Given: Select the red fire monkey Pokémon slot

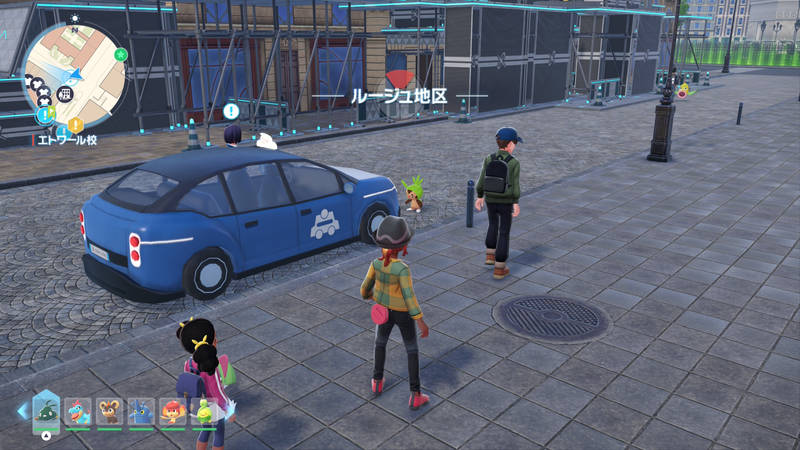Looking at the screenshot, I should tap(173, 412).
